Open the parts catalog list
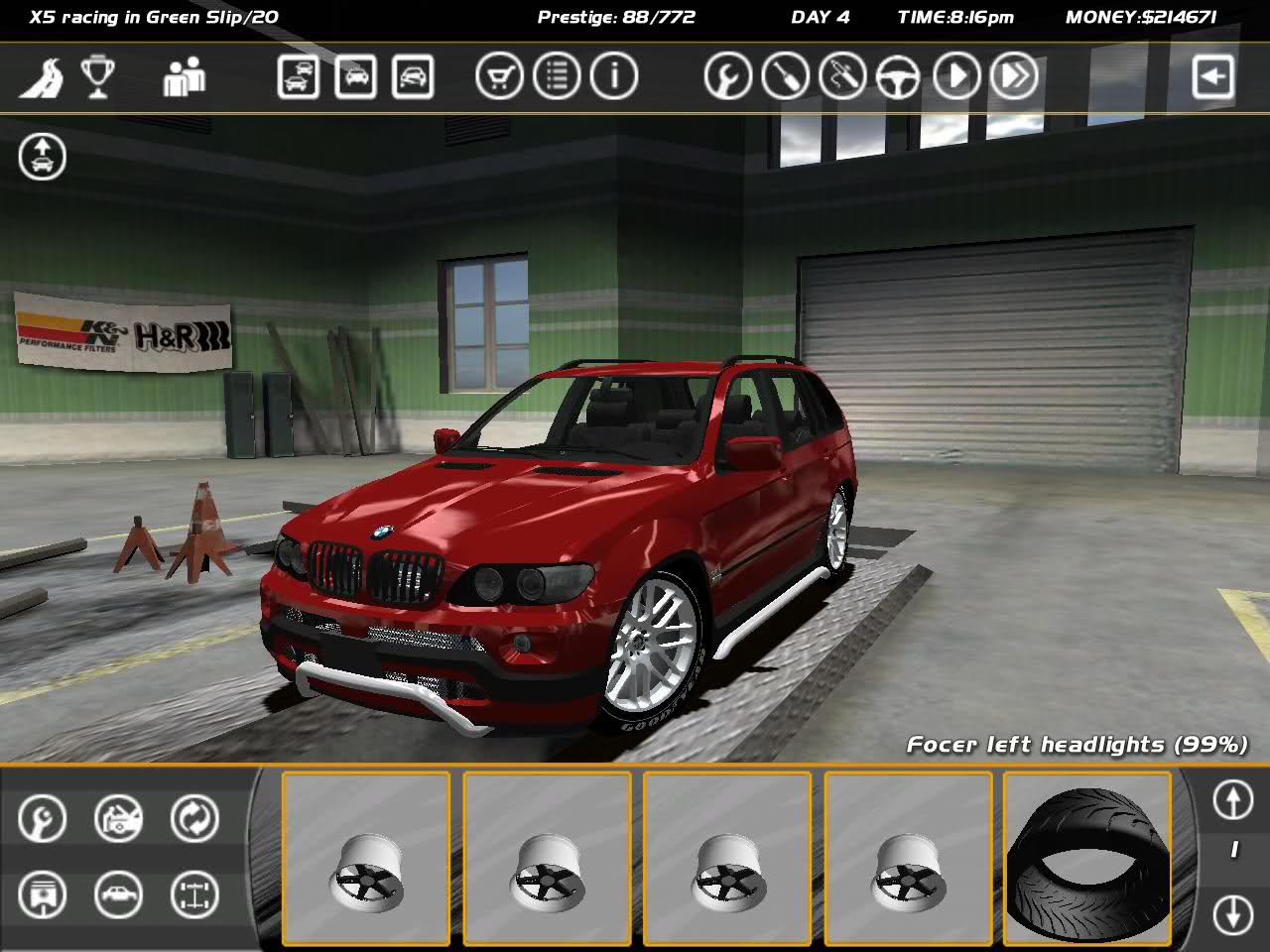Viewport: 1270px width, 952px height. (x=558, y=74)
